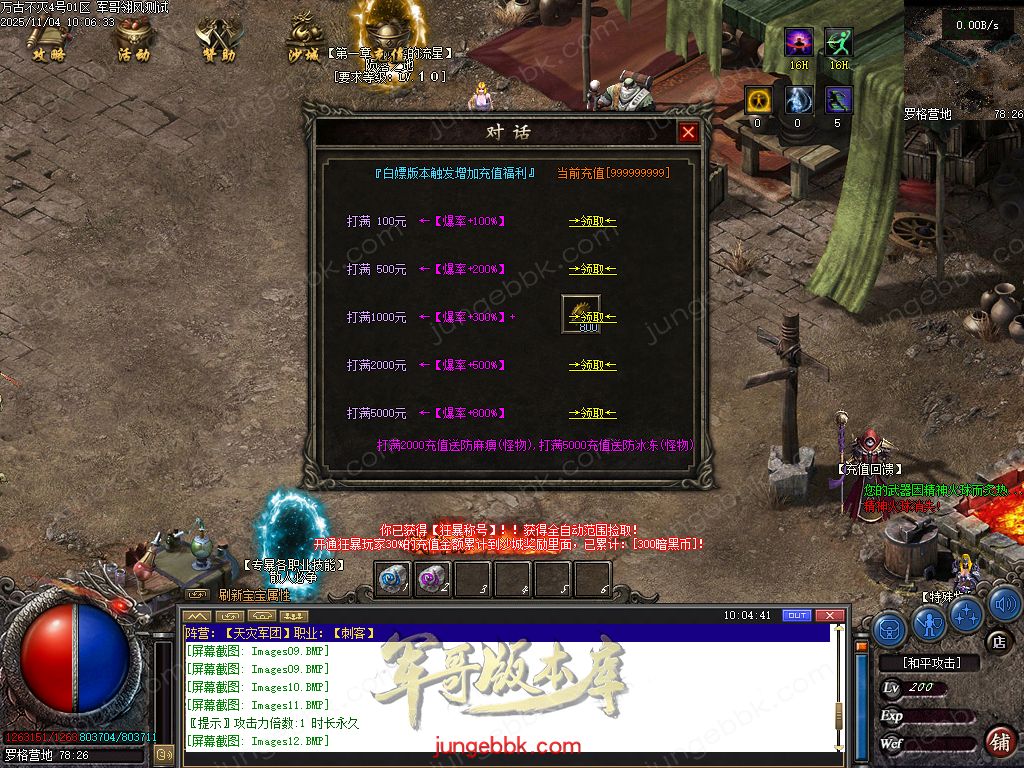Screen dimensions: 1024x768
Task: Claim the 100元 recharge reward
Action: (592, 221)
